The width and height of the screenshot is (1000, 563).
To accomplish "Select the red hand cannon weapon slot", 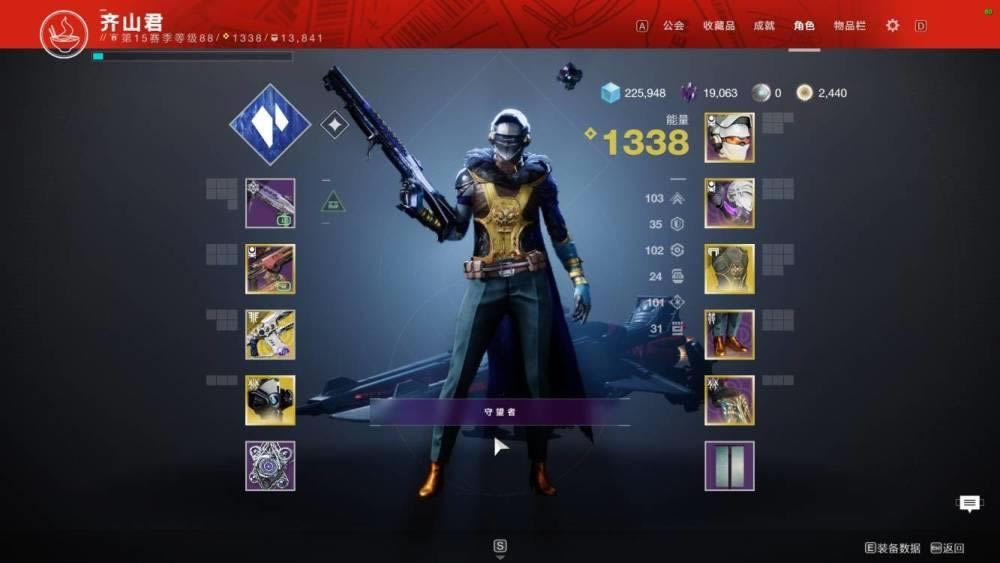I will [x=270, y=269].
